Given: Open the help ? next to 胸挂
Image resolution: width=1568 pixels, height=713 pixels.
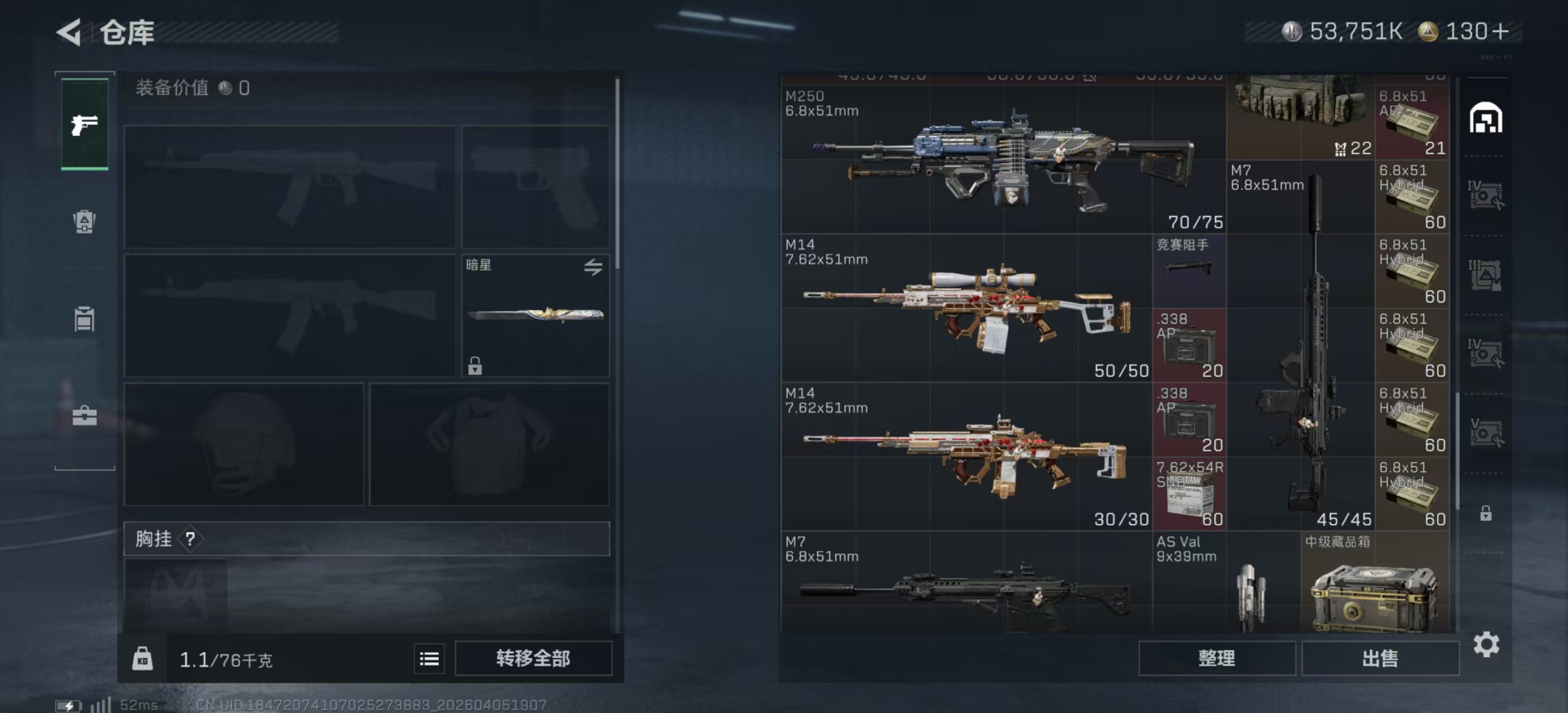Looking at the screenshot, I should click(190, 539).
